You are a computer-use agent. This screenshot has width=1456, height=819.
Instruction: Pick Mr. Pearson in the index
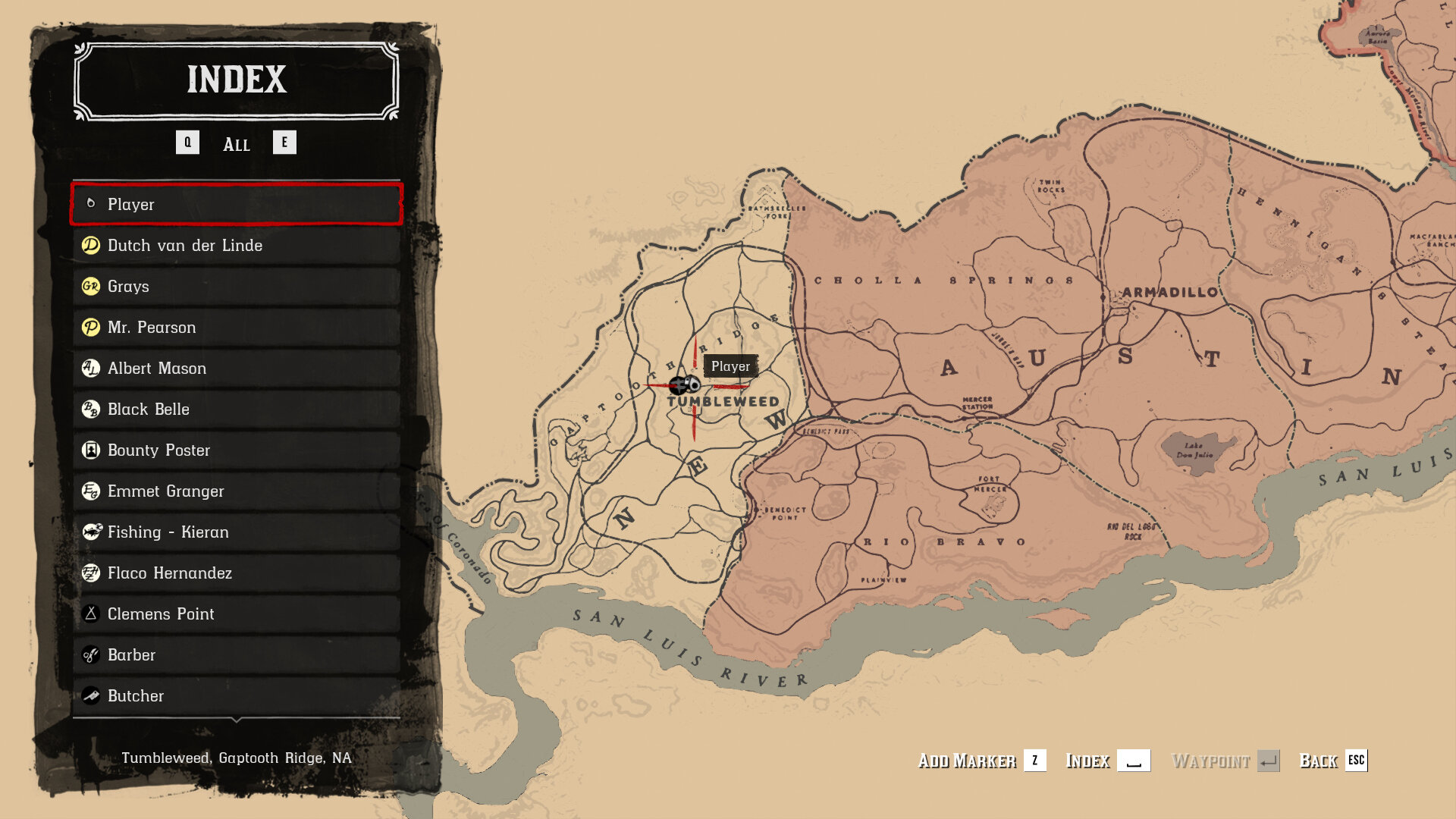click(x=236, y=327)
